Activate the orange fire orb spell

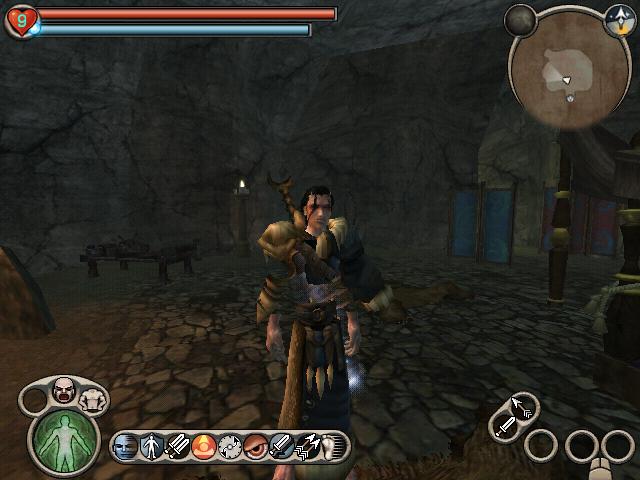point(205,446)
